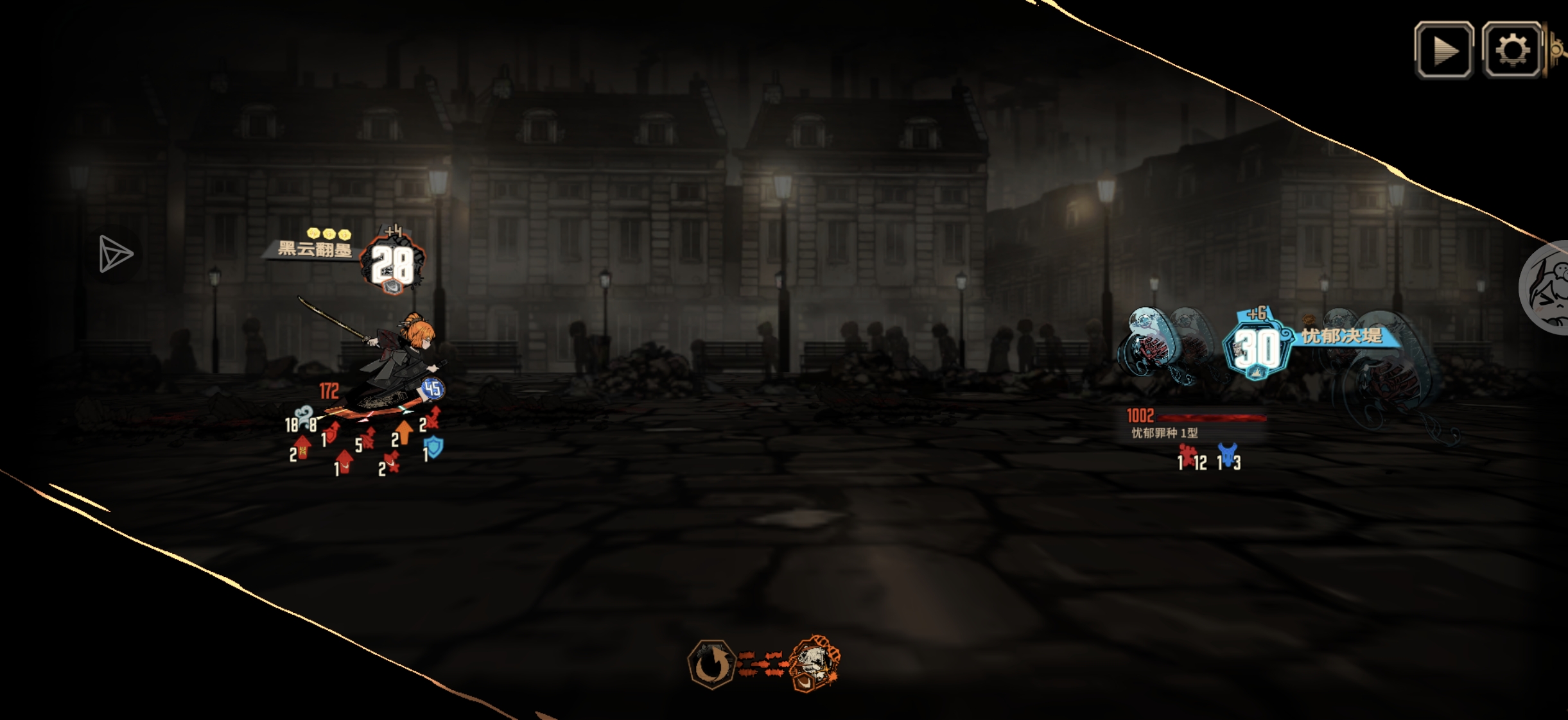The image size is (1568, 720).
Task: Open the partially hidden round portrait button
Action: point(1547,287)
